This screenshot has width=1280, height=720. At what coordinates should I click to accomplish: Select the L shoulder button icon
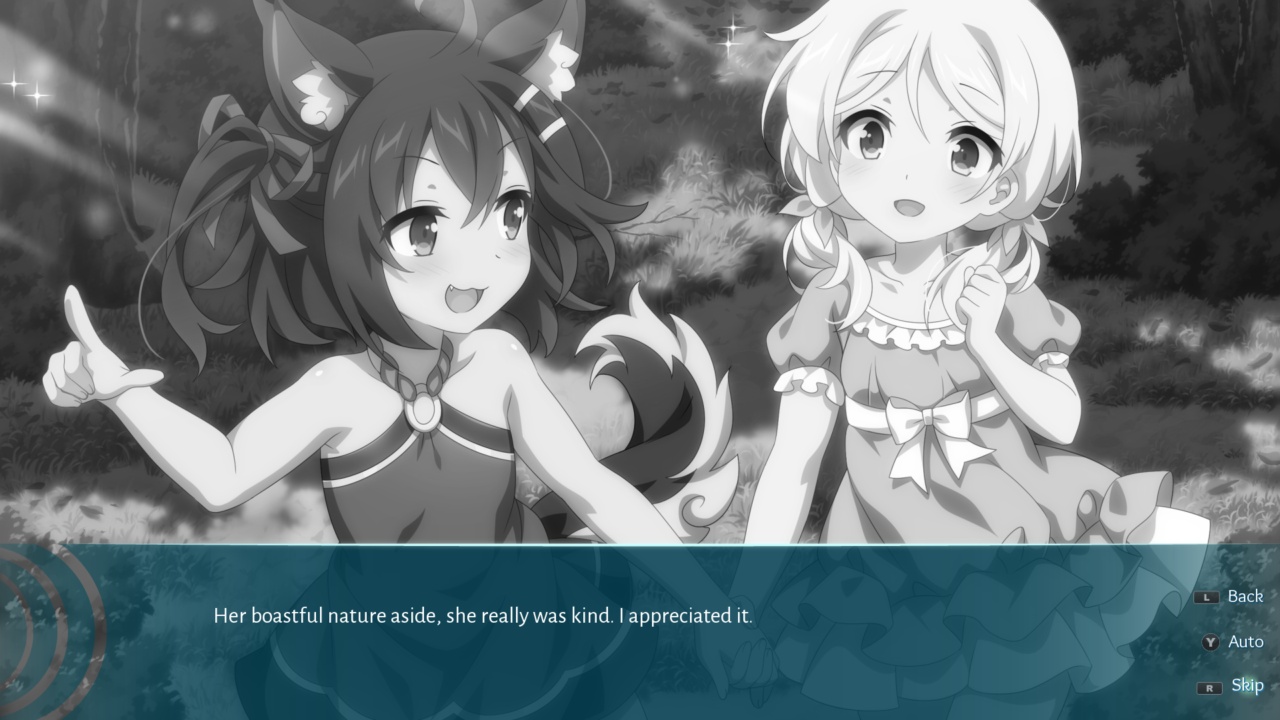1205,596
